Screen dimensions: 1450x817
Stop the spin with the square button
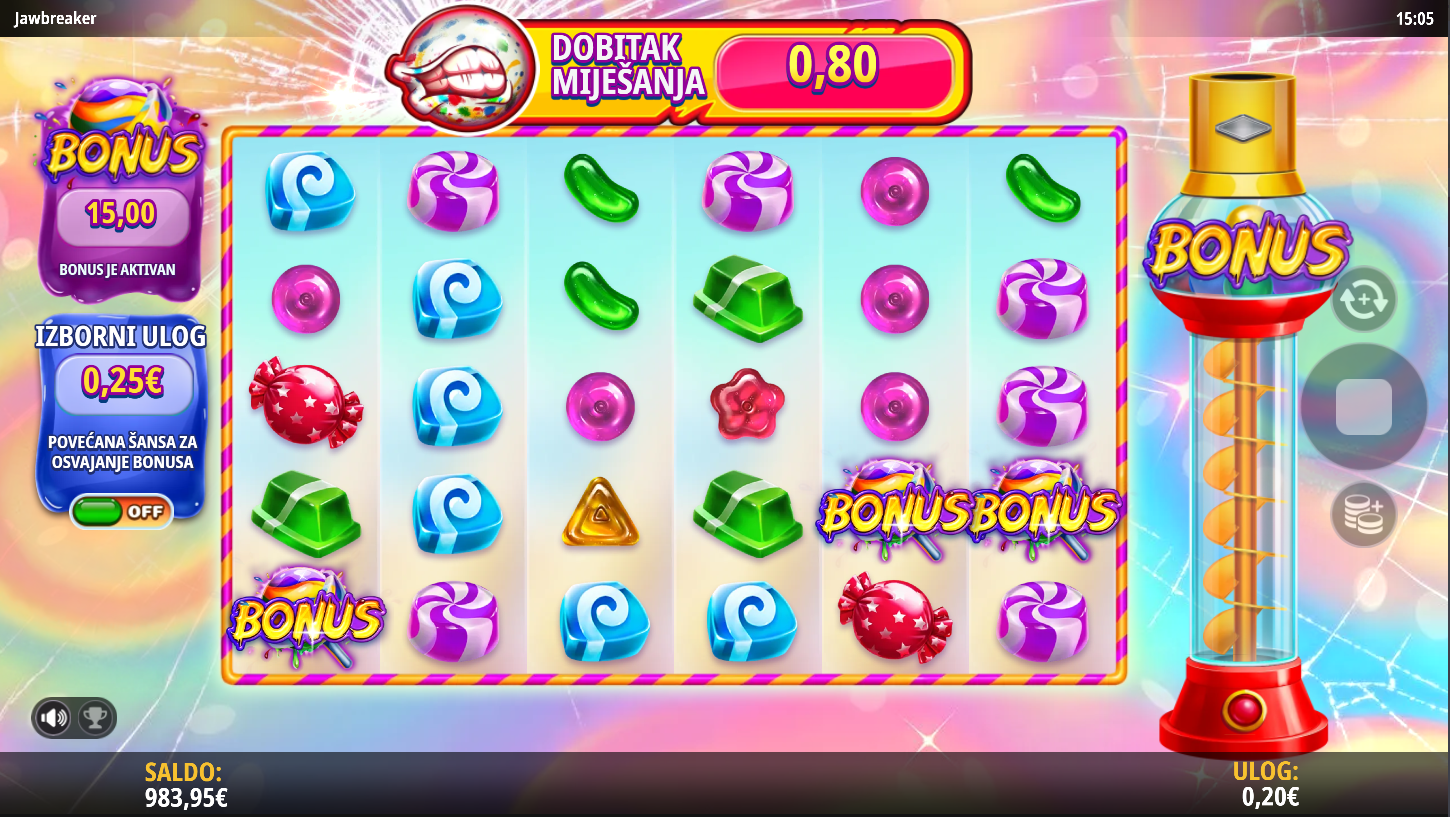tap(1363, 406)
